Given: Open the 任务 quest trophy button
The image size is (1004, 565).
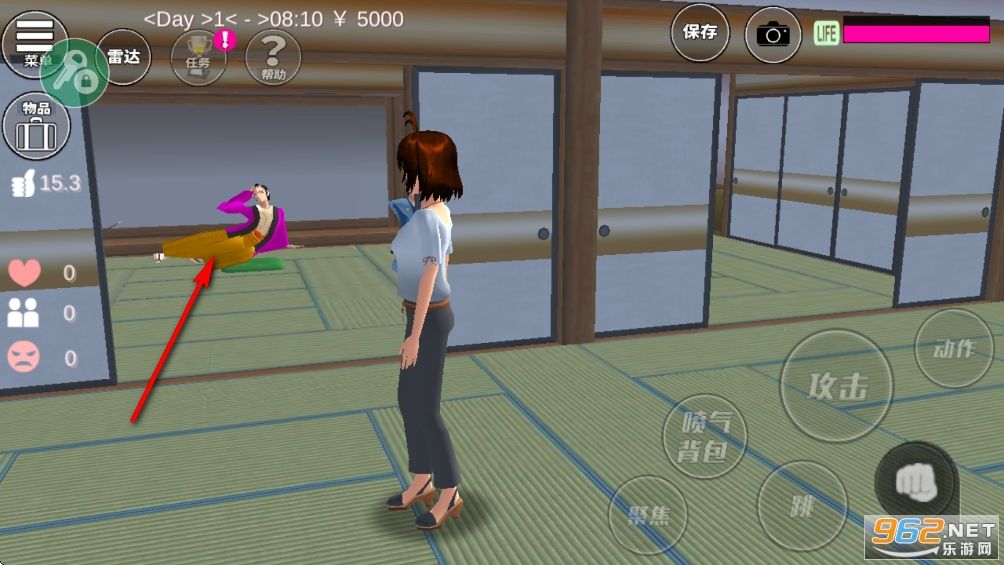Looking at the screenshot, I should click(198, 57).
